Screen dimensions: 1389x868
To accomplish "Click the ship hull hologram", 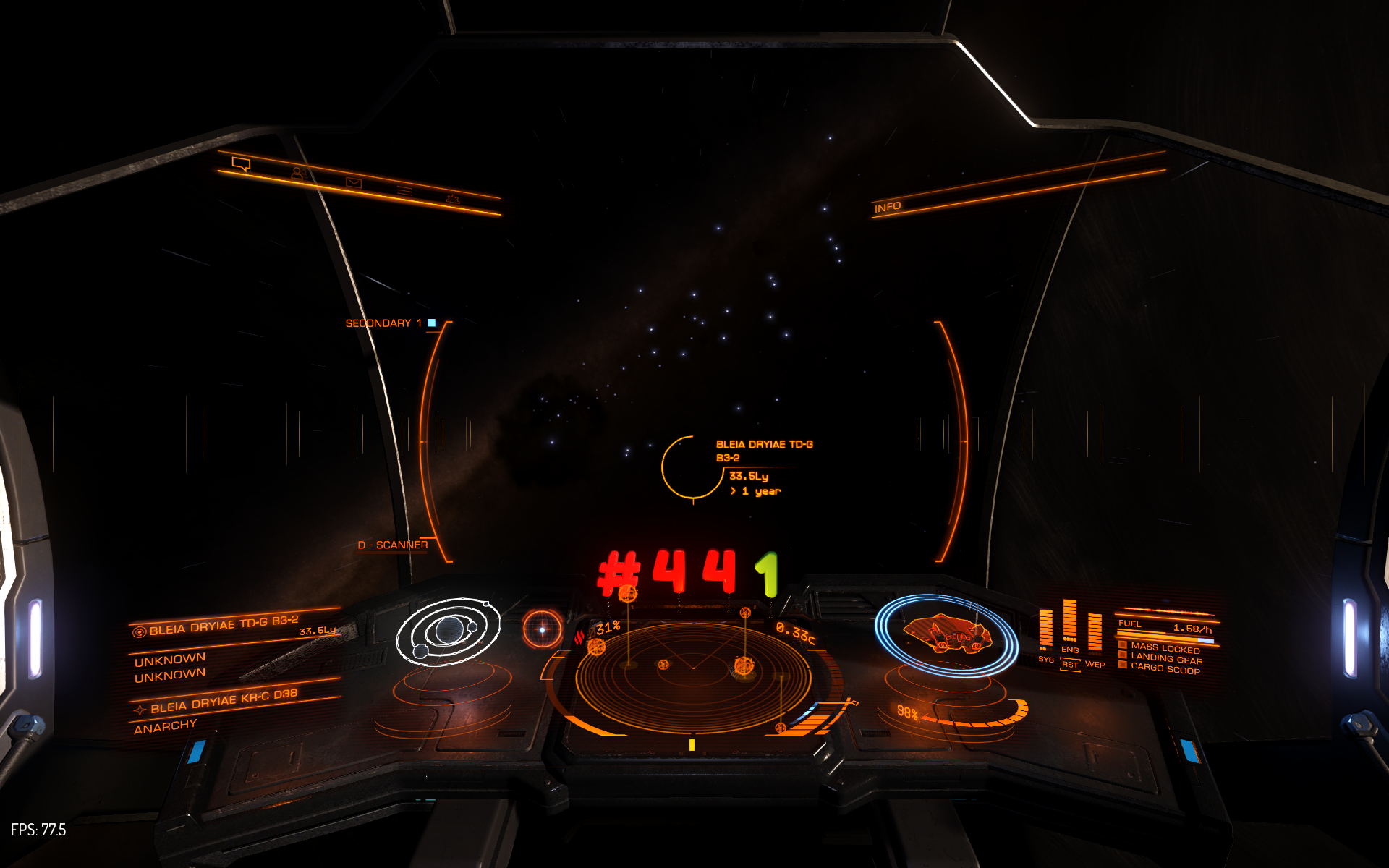I will coord(946,634).
